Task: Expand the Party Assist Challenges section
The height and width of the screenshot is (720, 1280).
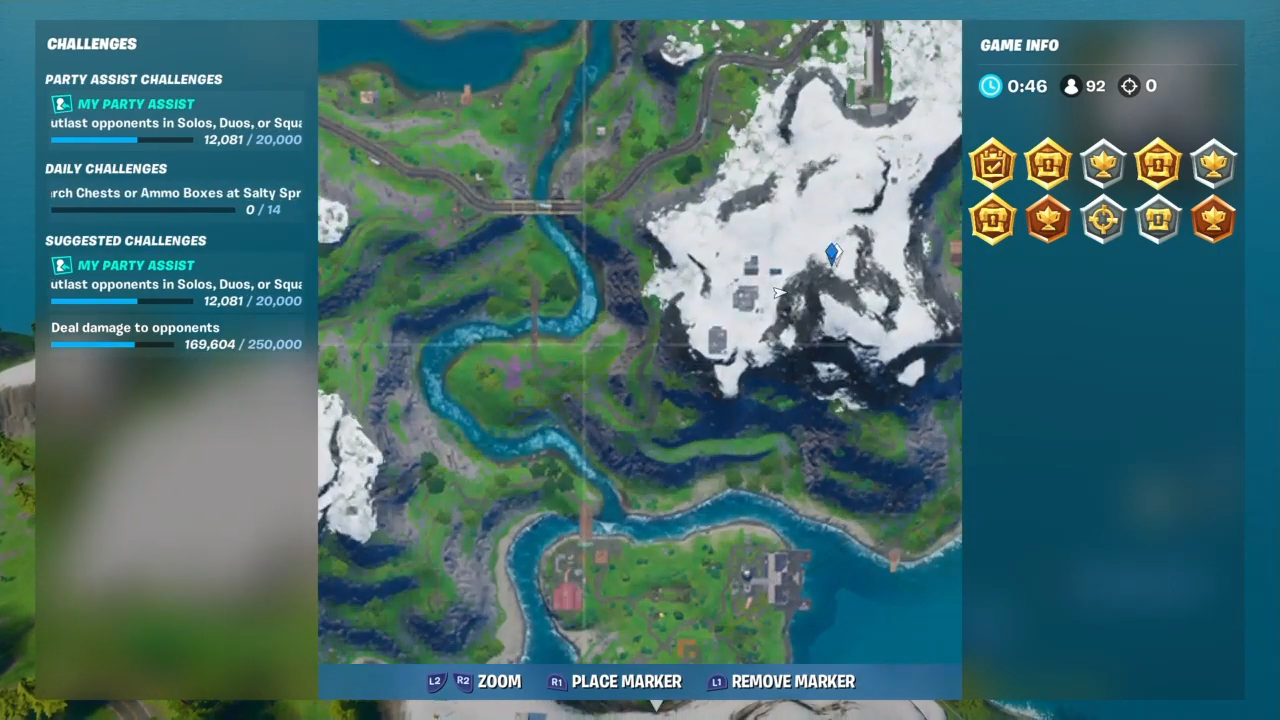Action: pyautogui.click(x=133, y=79)
